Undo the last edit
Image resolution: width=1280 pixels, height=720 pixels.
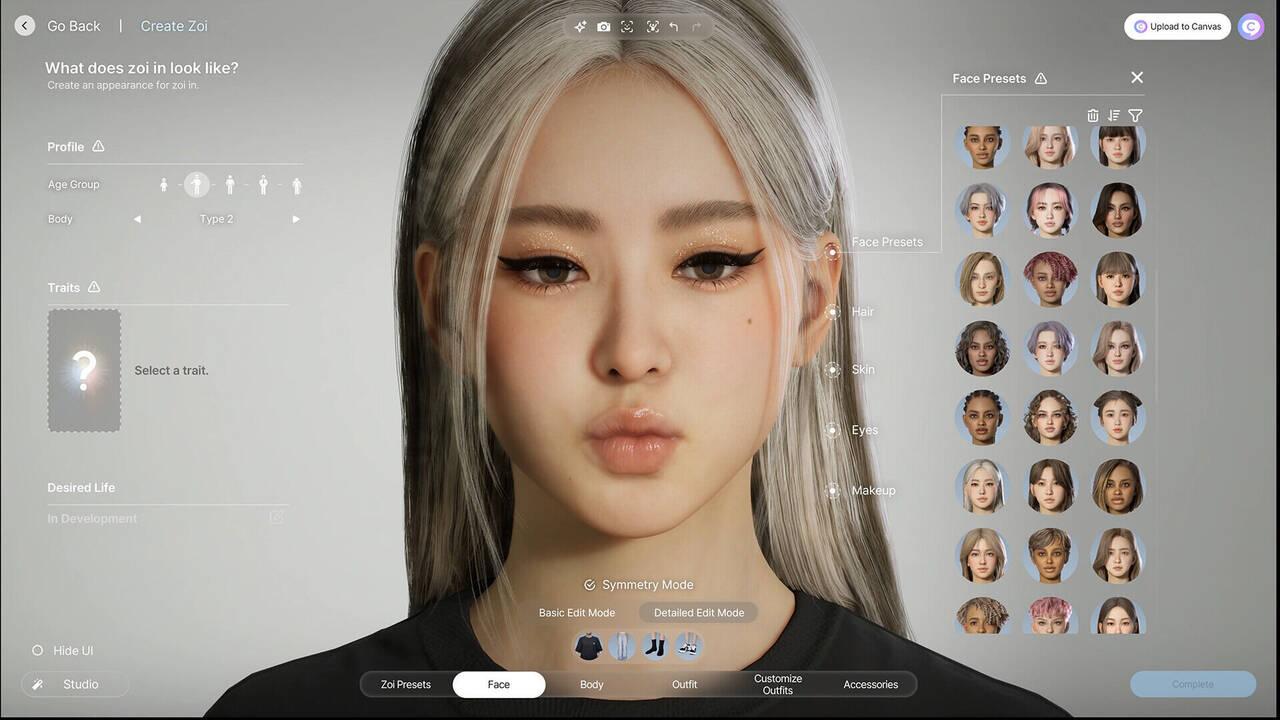point(673,27)
